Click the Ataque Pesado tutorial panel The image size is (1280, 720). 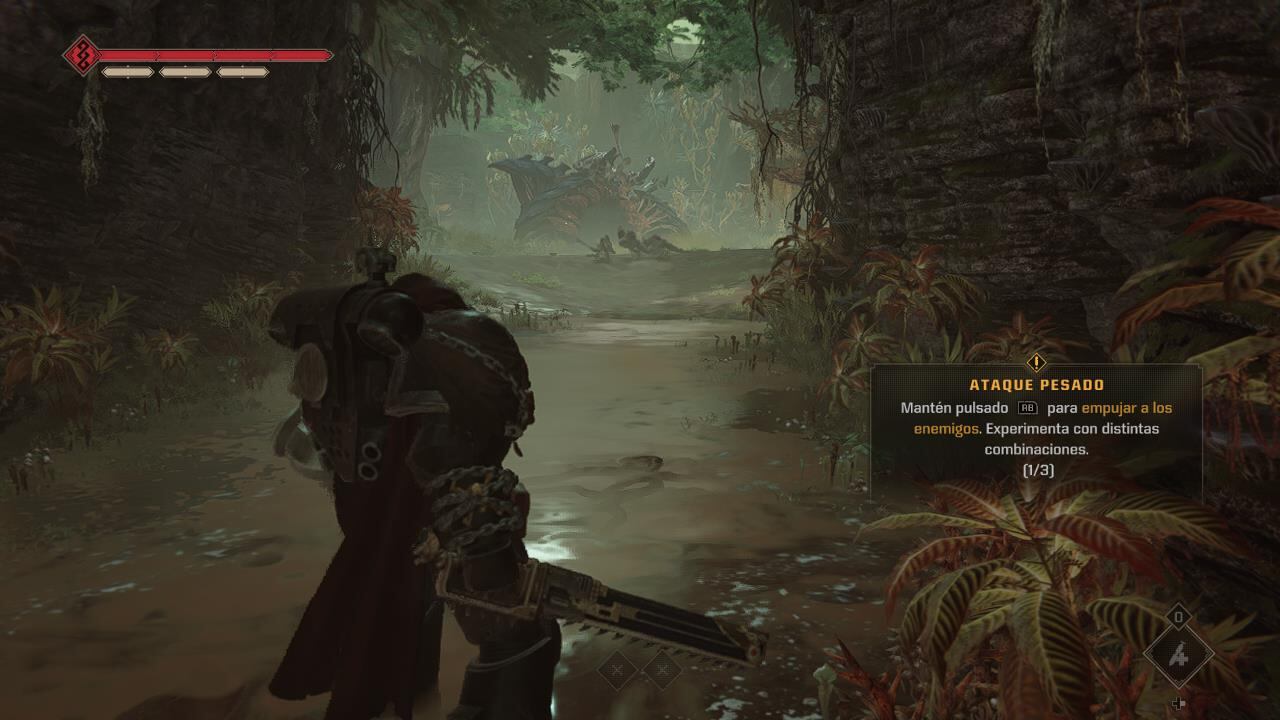tap(1036, 430)
